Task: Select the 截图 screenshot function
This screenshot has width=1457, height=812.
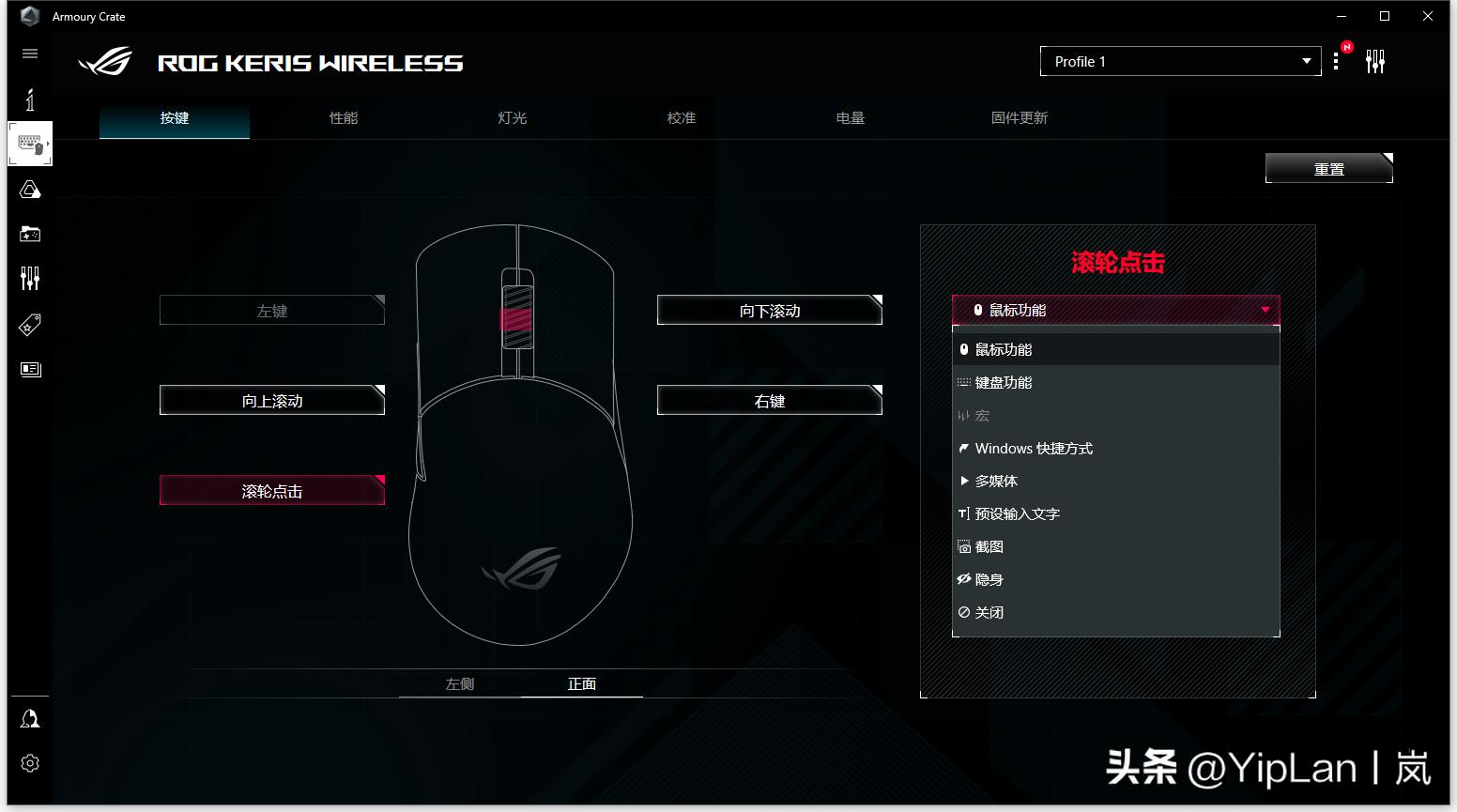Action: [989, 547]
